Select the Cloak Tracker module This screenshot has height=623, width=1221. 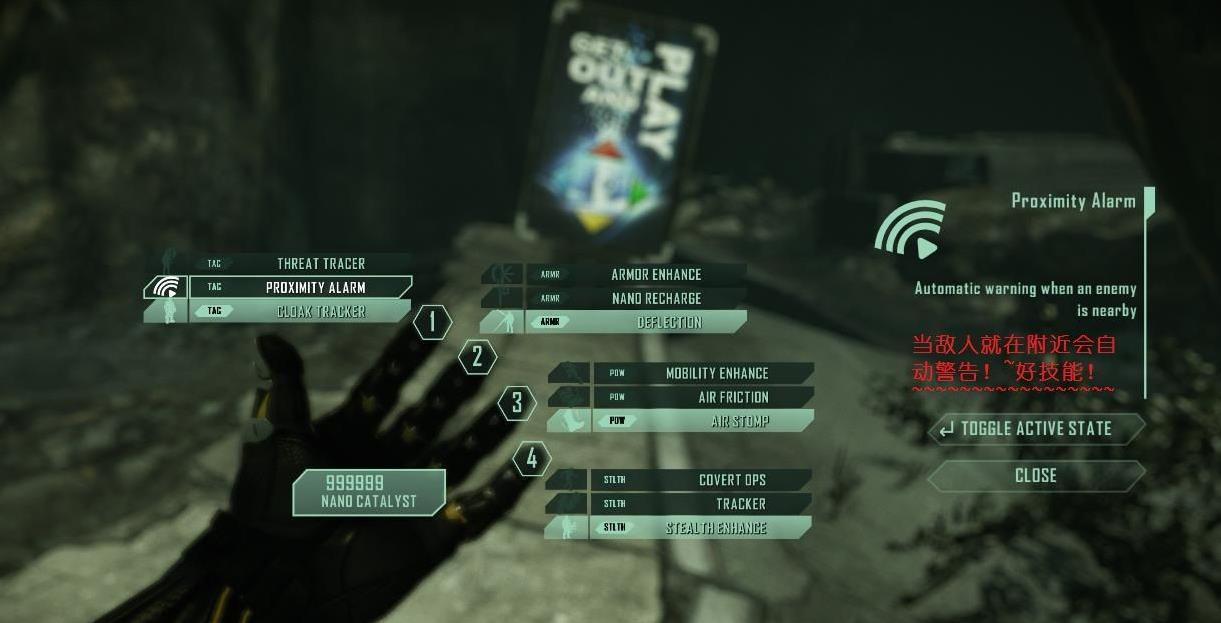pyautogui.click(x=320, y=312)
